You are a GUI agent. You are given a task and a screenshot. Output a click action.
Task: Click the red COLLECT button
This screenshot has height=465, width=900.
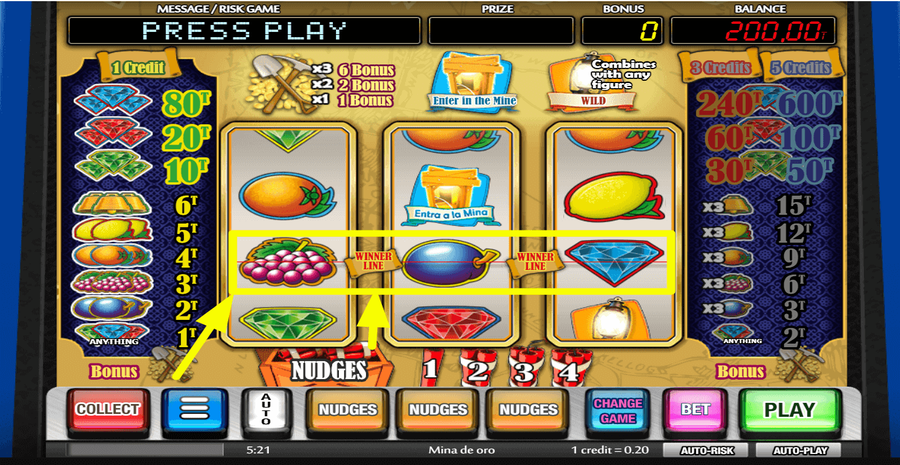pos(107,410)
